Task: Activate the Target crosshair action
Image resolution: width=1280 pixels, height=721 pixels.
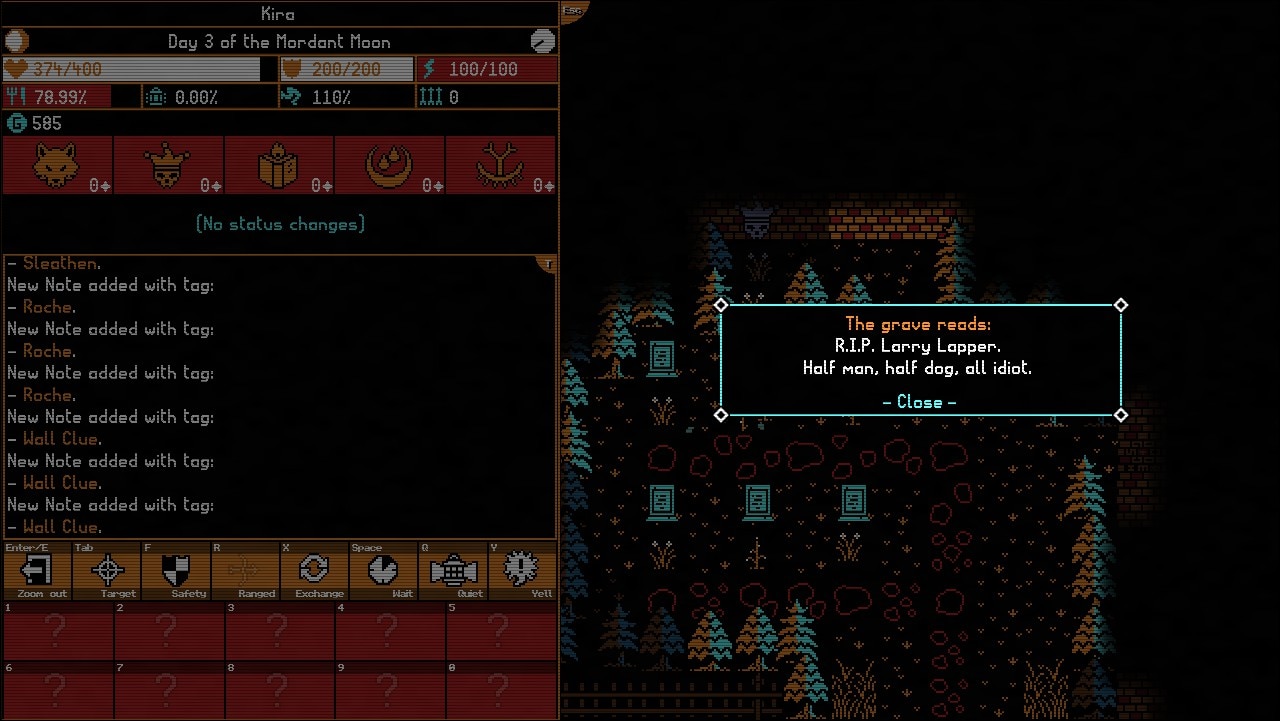Action: click(108, 571)
